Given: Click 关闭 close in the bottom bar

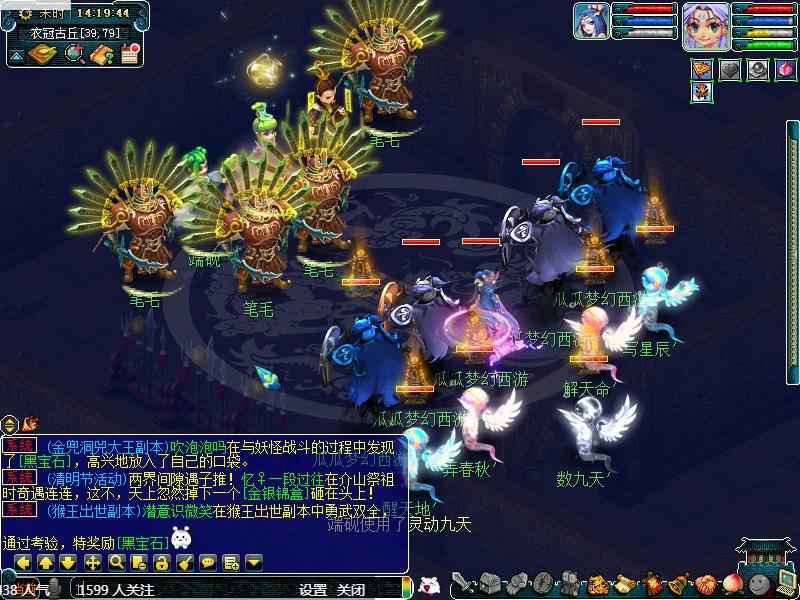Looking at the screenshot, I should 350,590.
